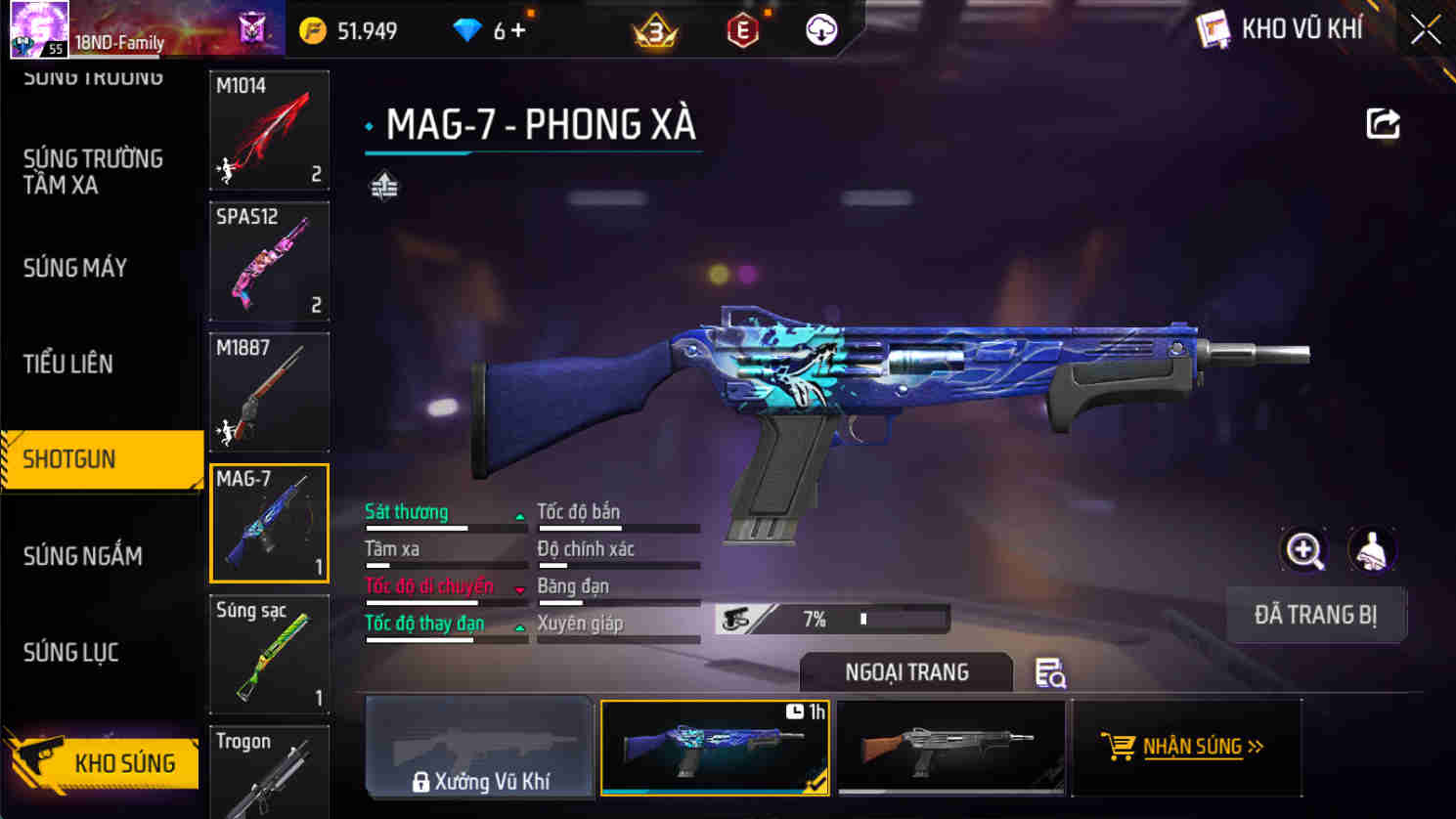Click the rank badge with number 3
Image resolution: width=1456 pixels, height=819 pixels.
click(x=655, y=29)
